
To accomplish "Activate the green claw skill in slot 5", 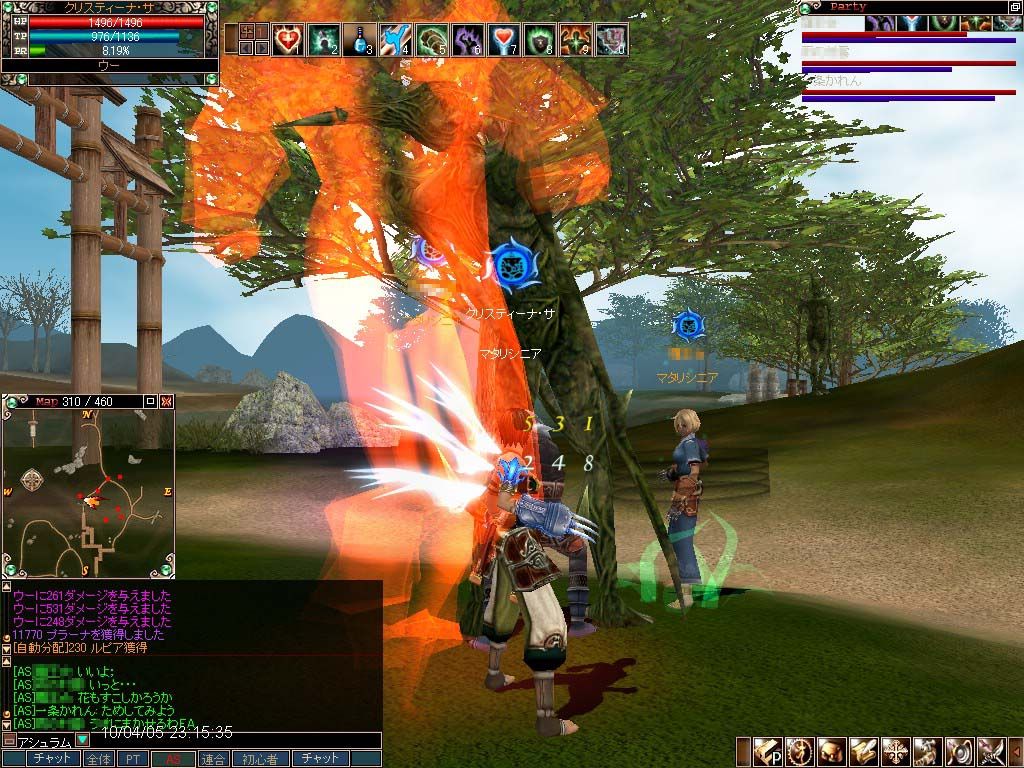I will click(430, 40).
